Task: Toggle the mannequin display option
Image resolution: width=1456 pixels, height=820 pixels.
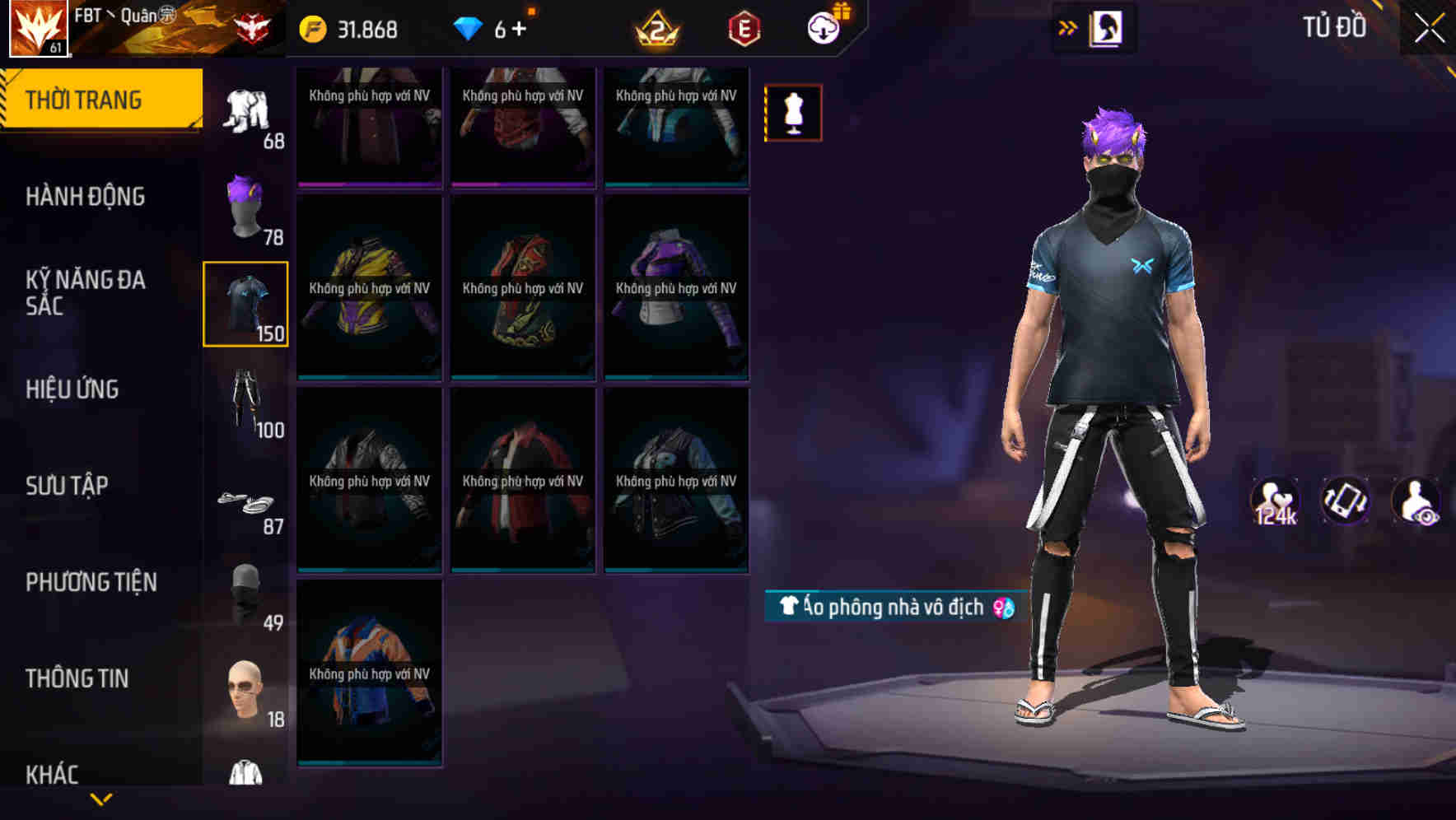Action: coord(792,111)
